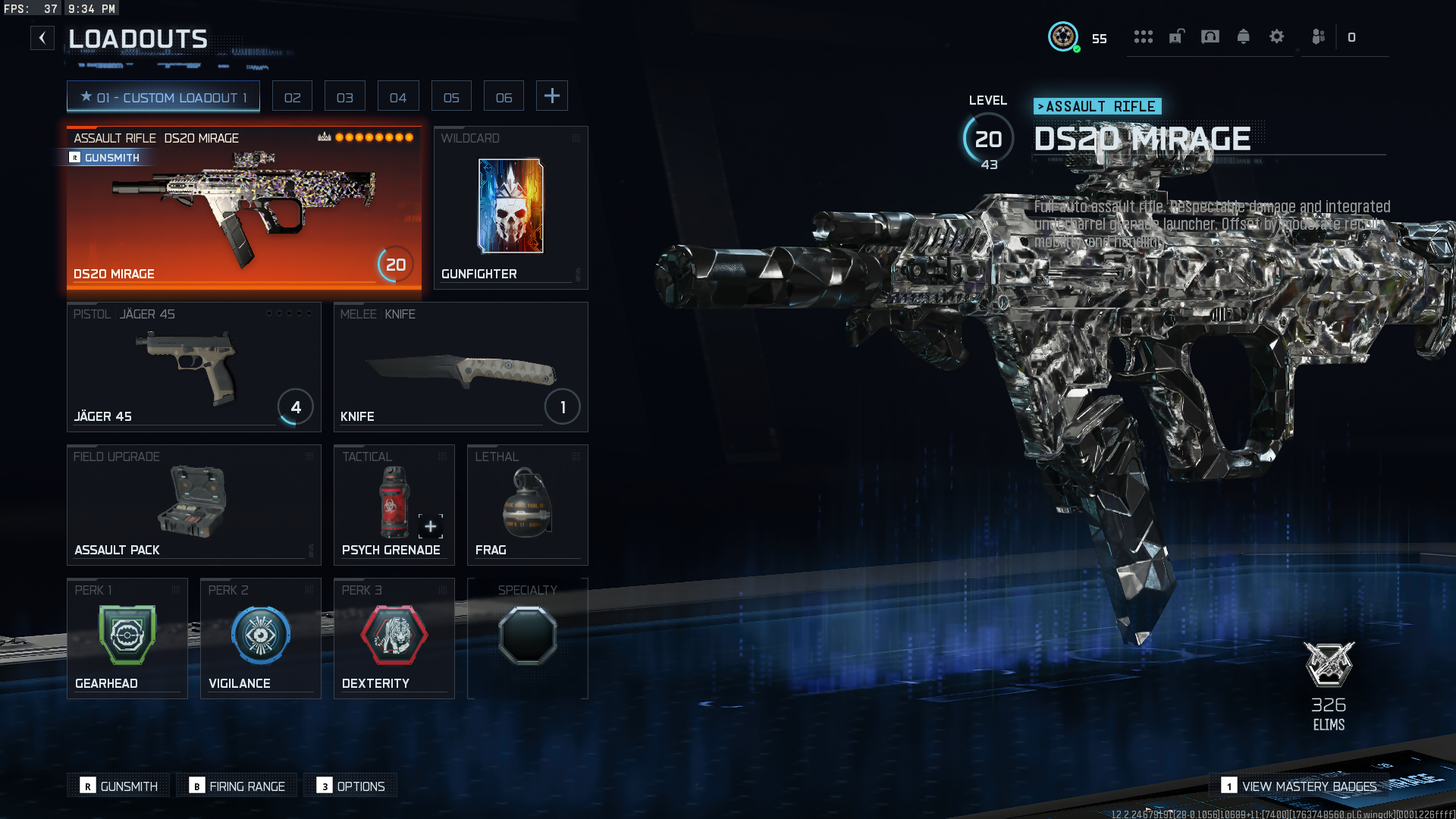Open the Gunfighter wildcard slot
This screenshot has height=819, width=1456.
510,208
